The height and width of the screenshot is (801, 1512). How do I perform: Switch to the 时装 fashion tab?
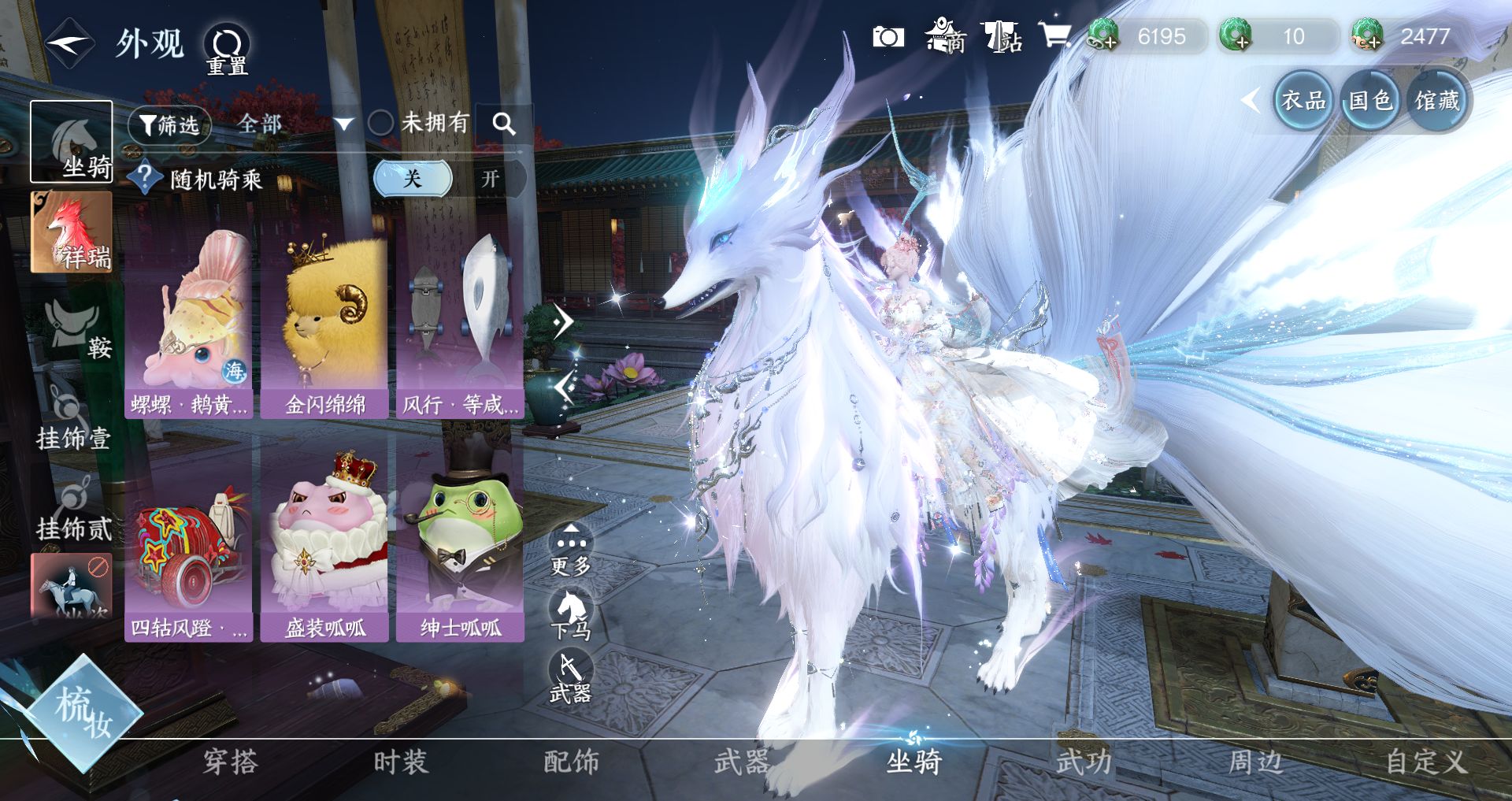click(400, 762)
